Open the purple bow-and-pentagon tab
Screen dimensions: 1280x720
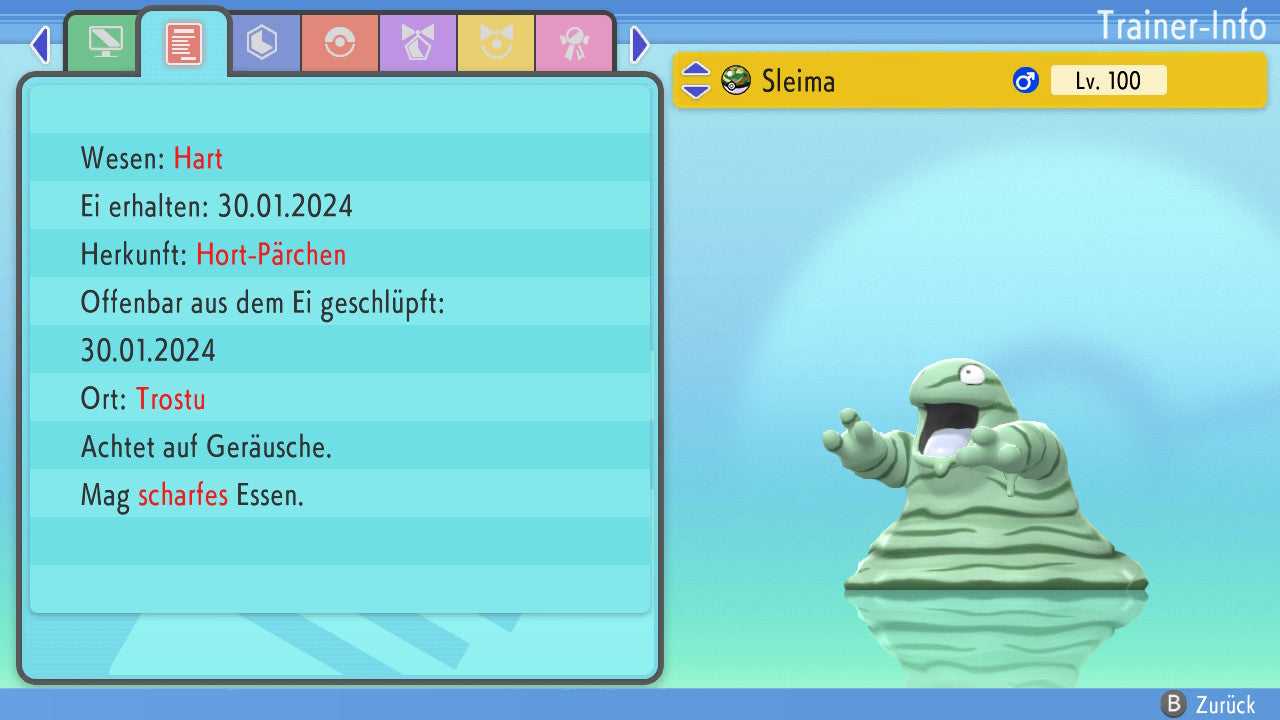418,43
